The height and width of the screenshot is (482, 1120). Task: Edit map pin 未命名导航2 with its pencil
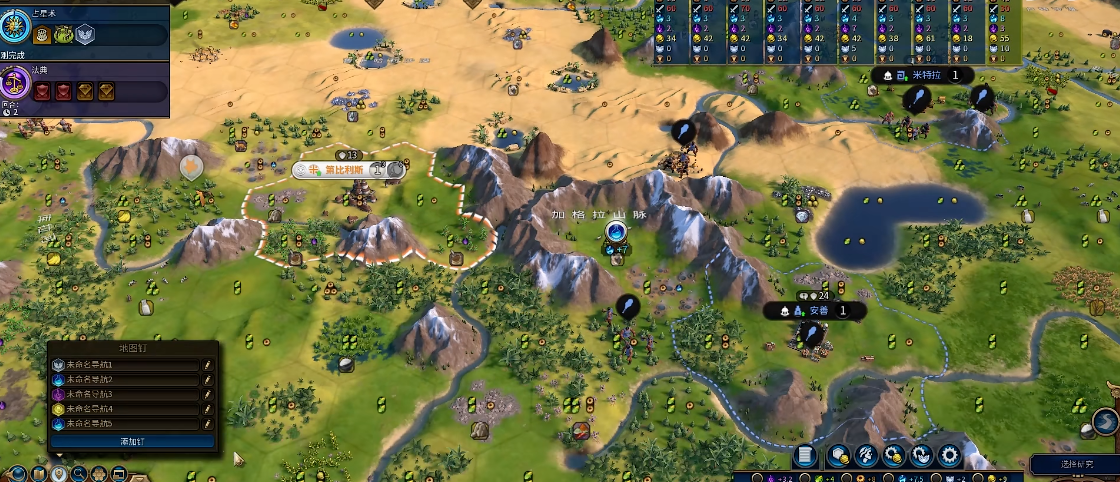point(208,381)
